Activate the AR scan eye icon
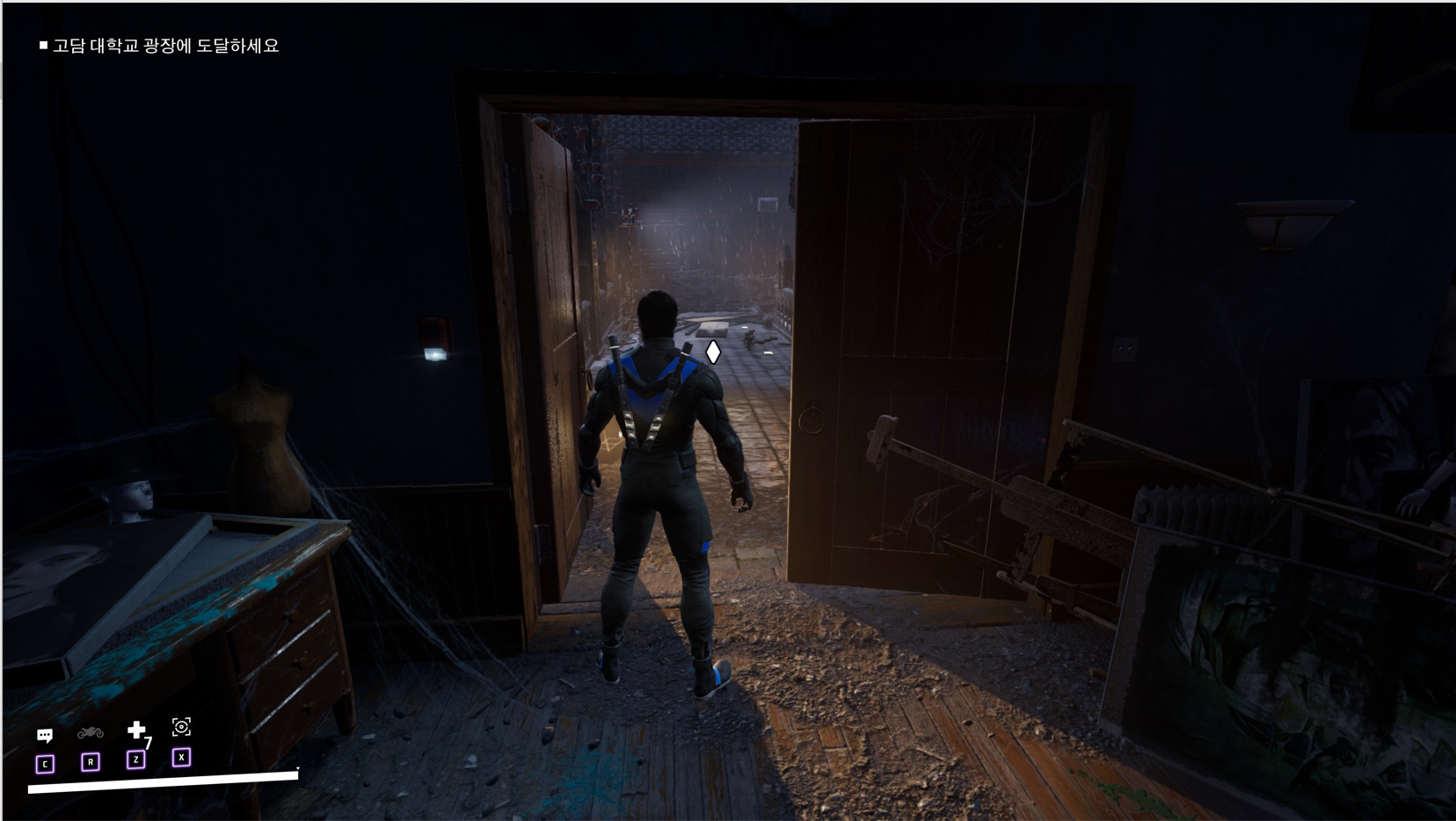This screenshot has width=1456, height=821. tap(181, 727)
